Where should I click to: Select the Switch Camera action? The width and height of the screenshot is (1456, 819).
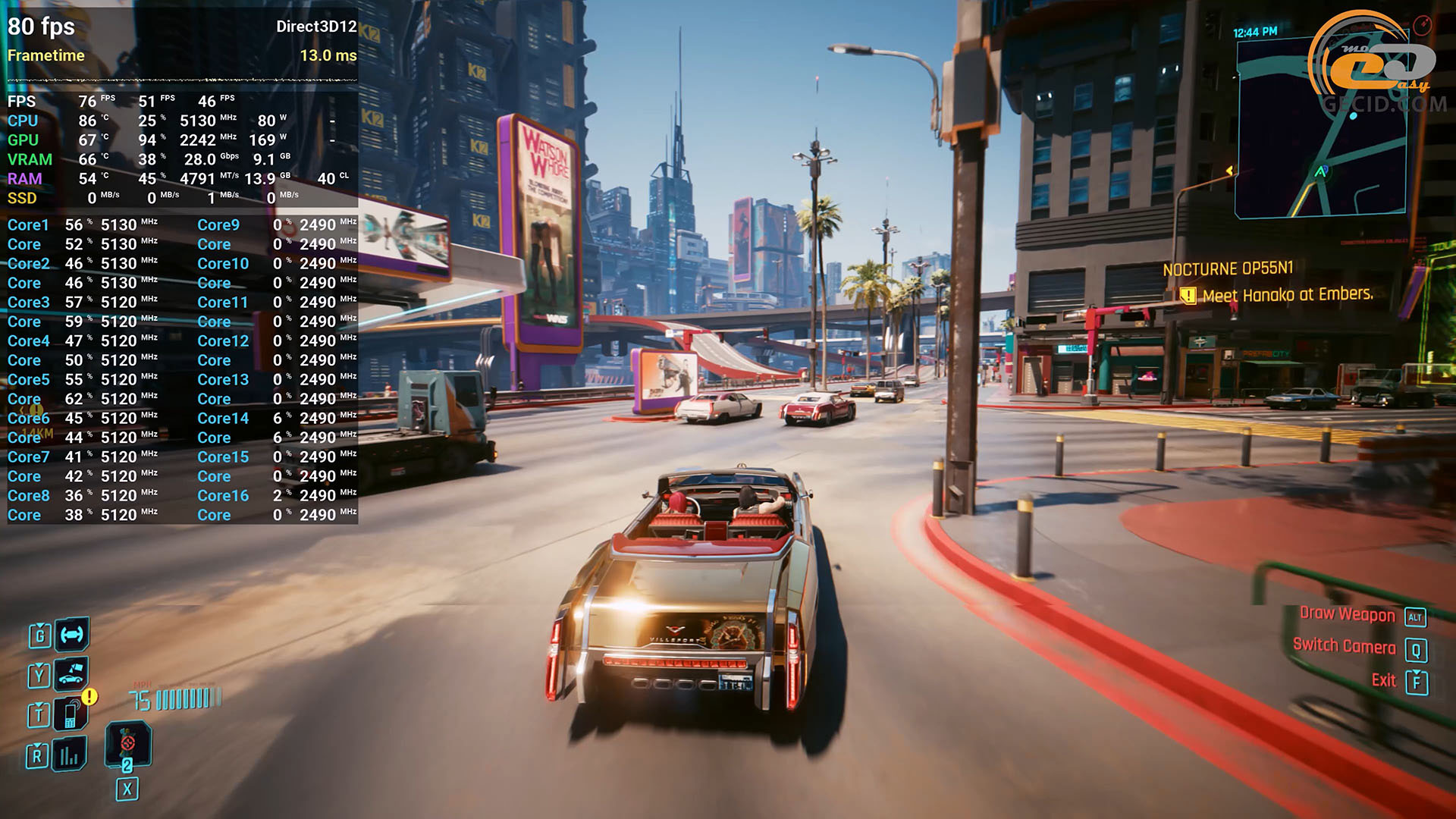pyautogui.click(x=1344, y=647)
